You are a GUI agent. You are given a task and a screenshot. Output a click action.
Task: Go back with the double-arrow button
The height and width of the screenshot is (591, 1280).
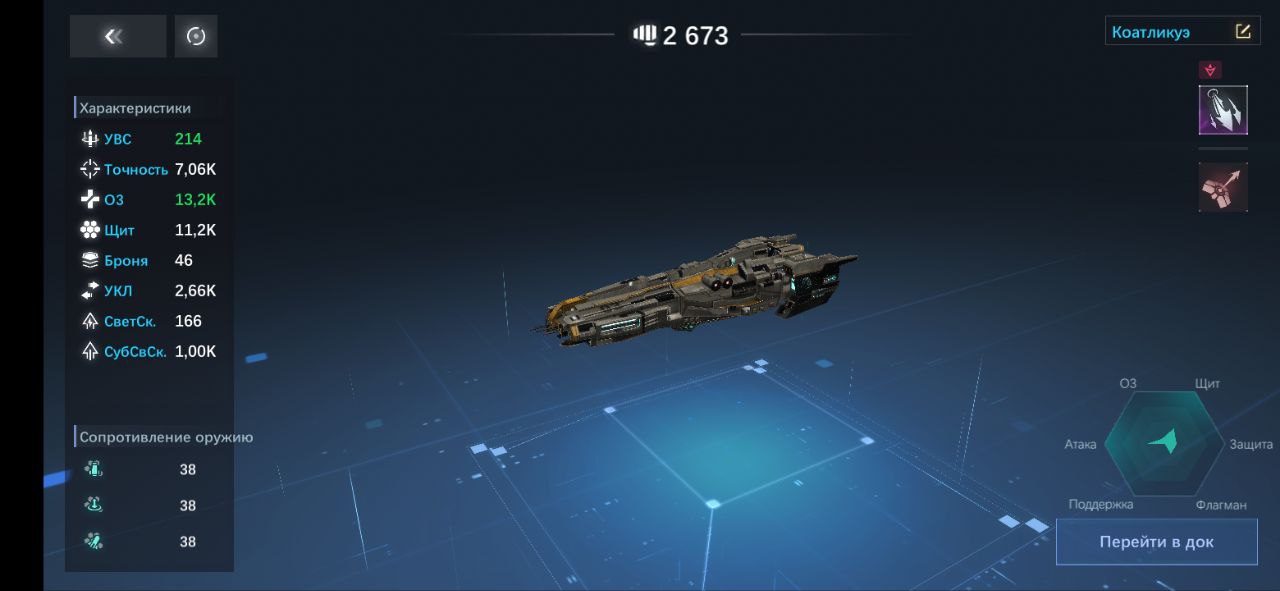tap(117, 37)
